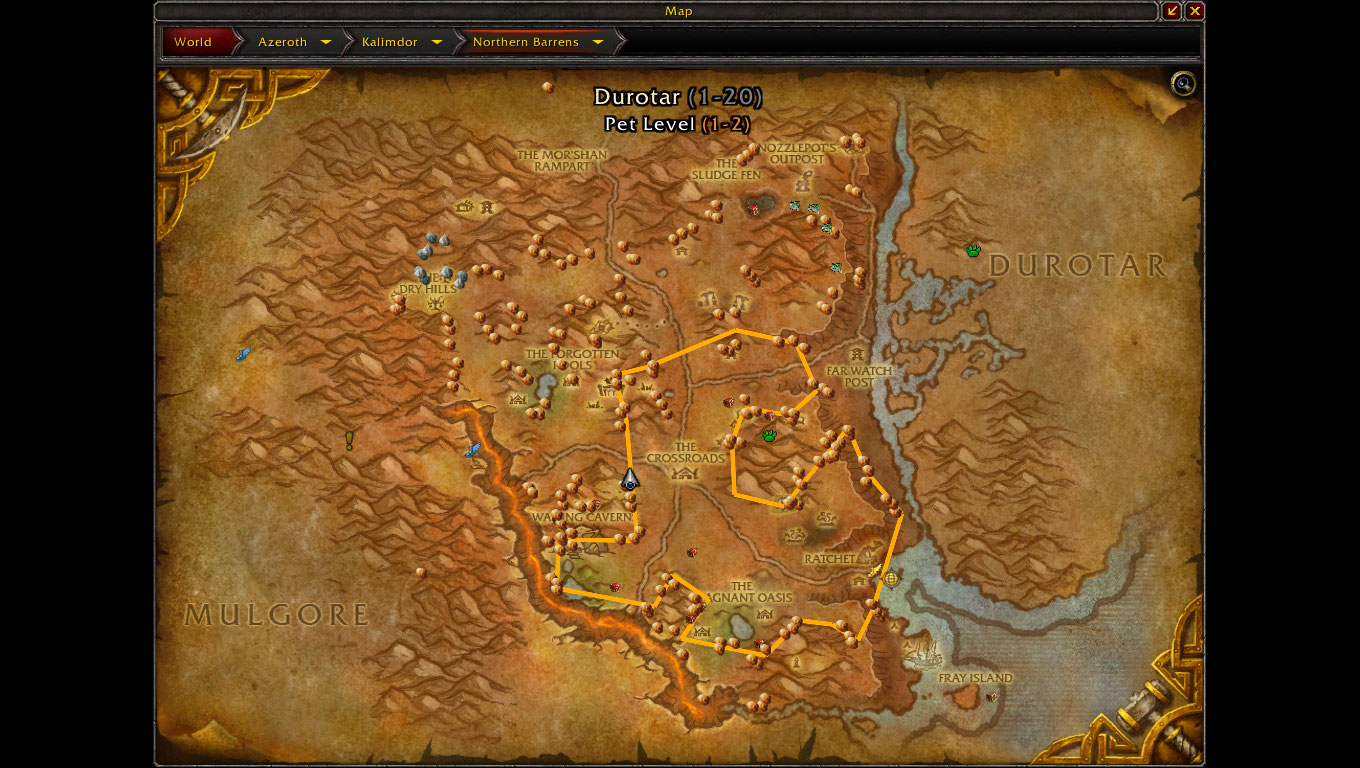This screenshot has width=1360, height=768.
Task: Click the globe marker beside Ratchet
Action: (891, 577)
